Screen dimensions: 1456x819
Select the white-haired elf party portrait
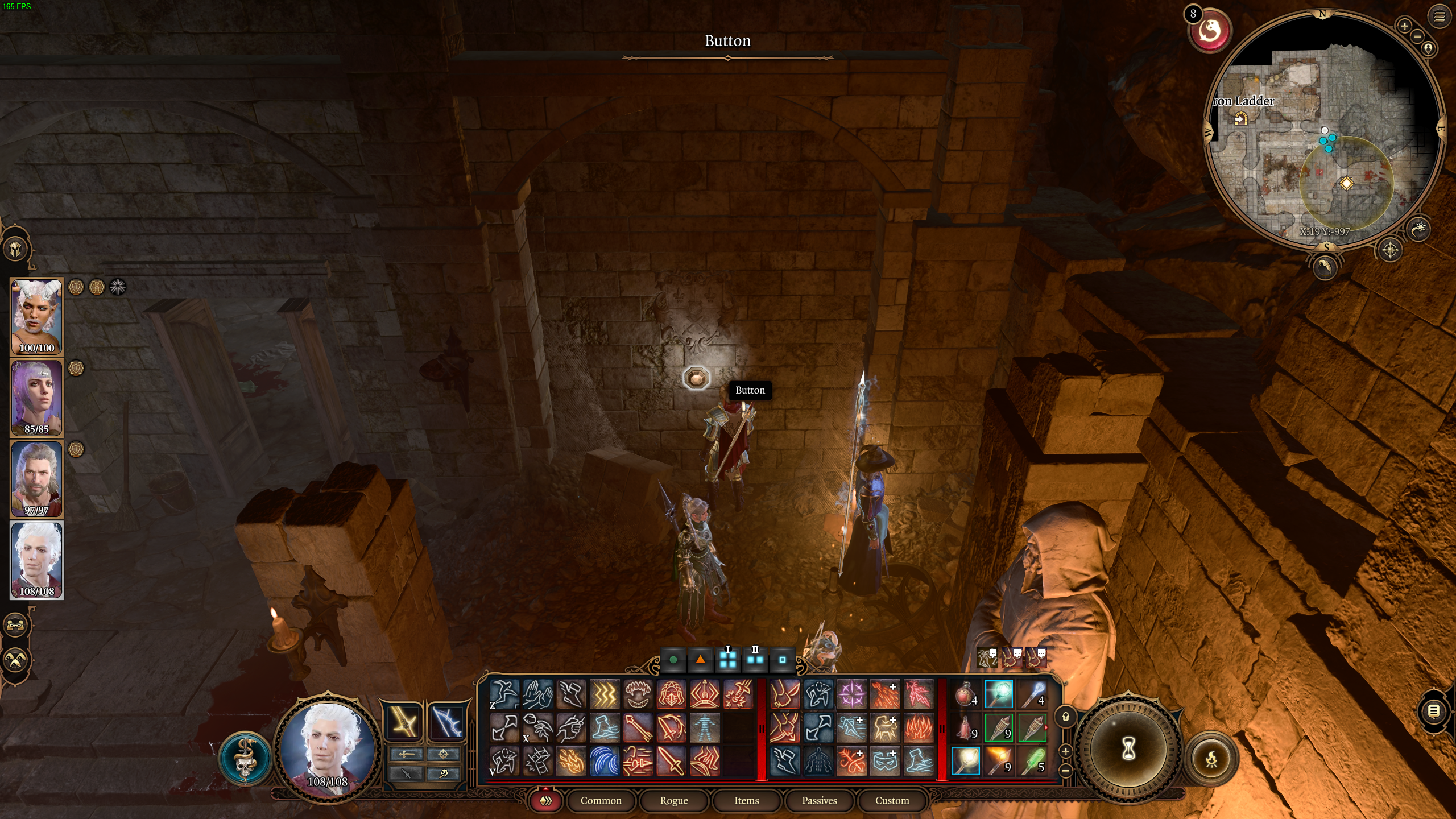pyautogui.click(x=37, y=560)
